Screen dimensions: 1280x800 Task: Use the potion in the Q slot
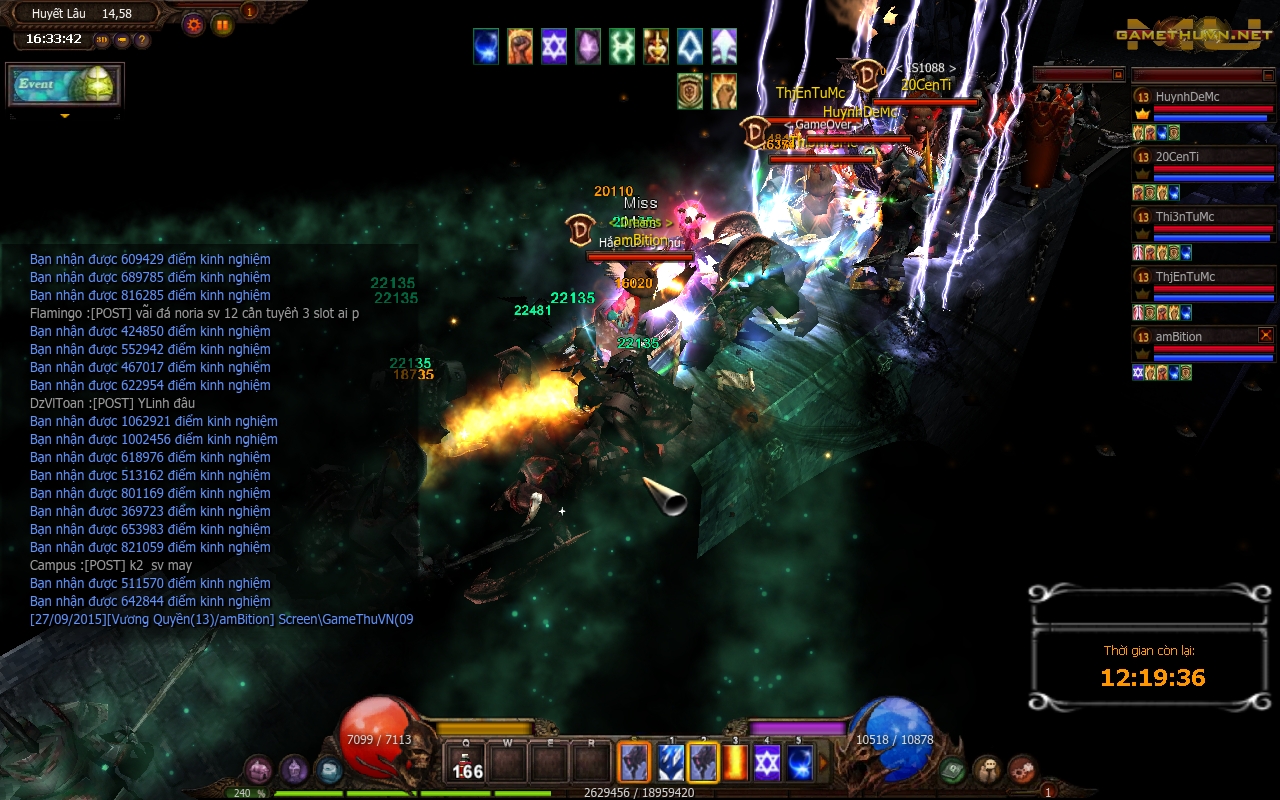tap(466, 763)
